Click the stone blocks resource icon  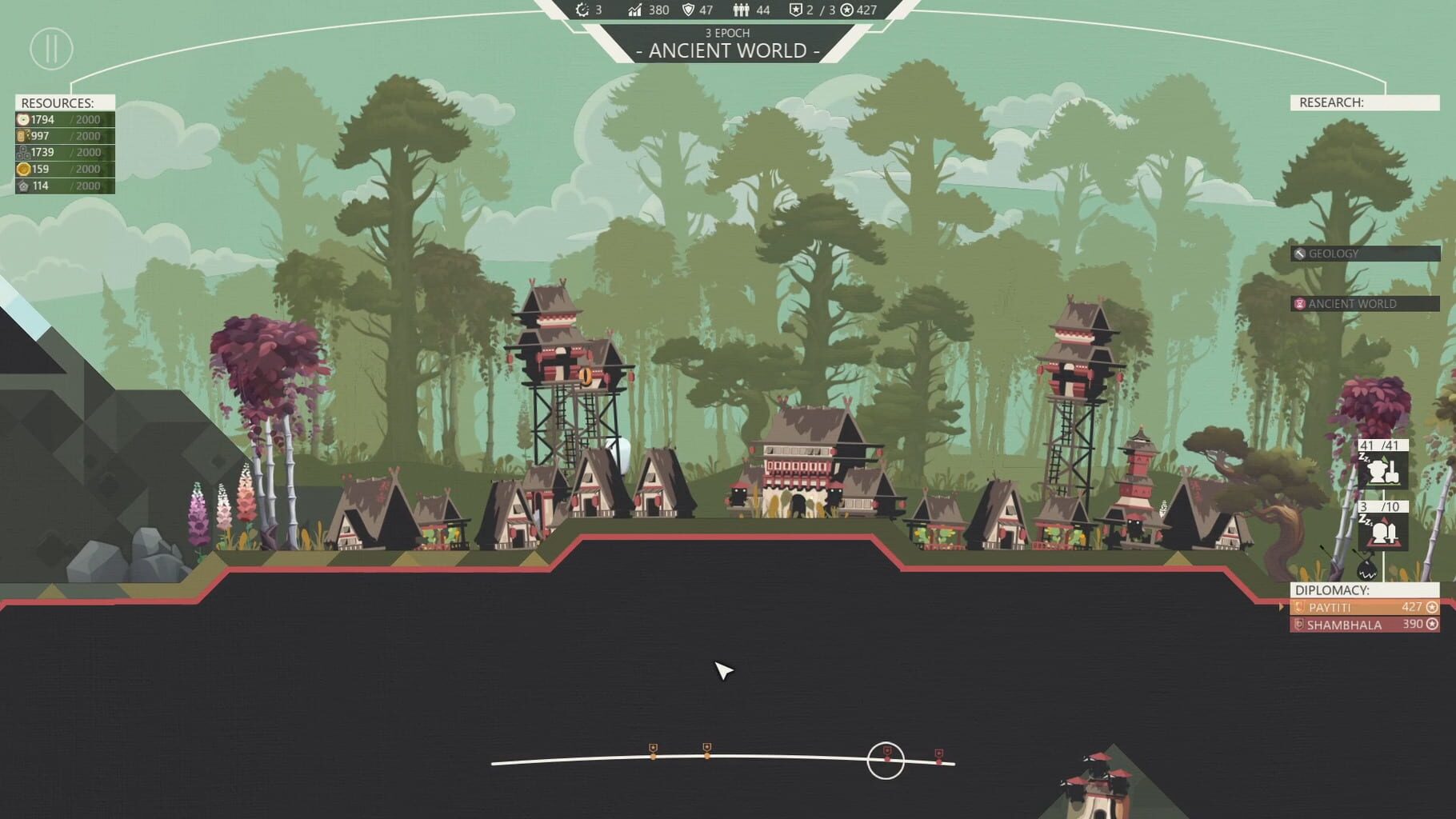(22, 152)
